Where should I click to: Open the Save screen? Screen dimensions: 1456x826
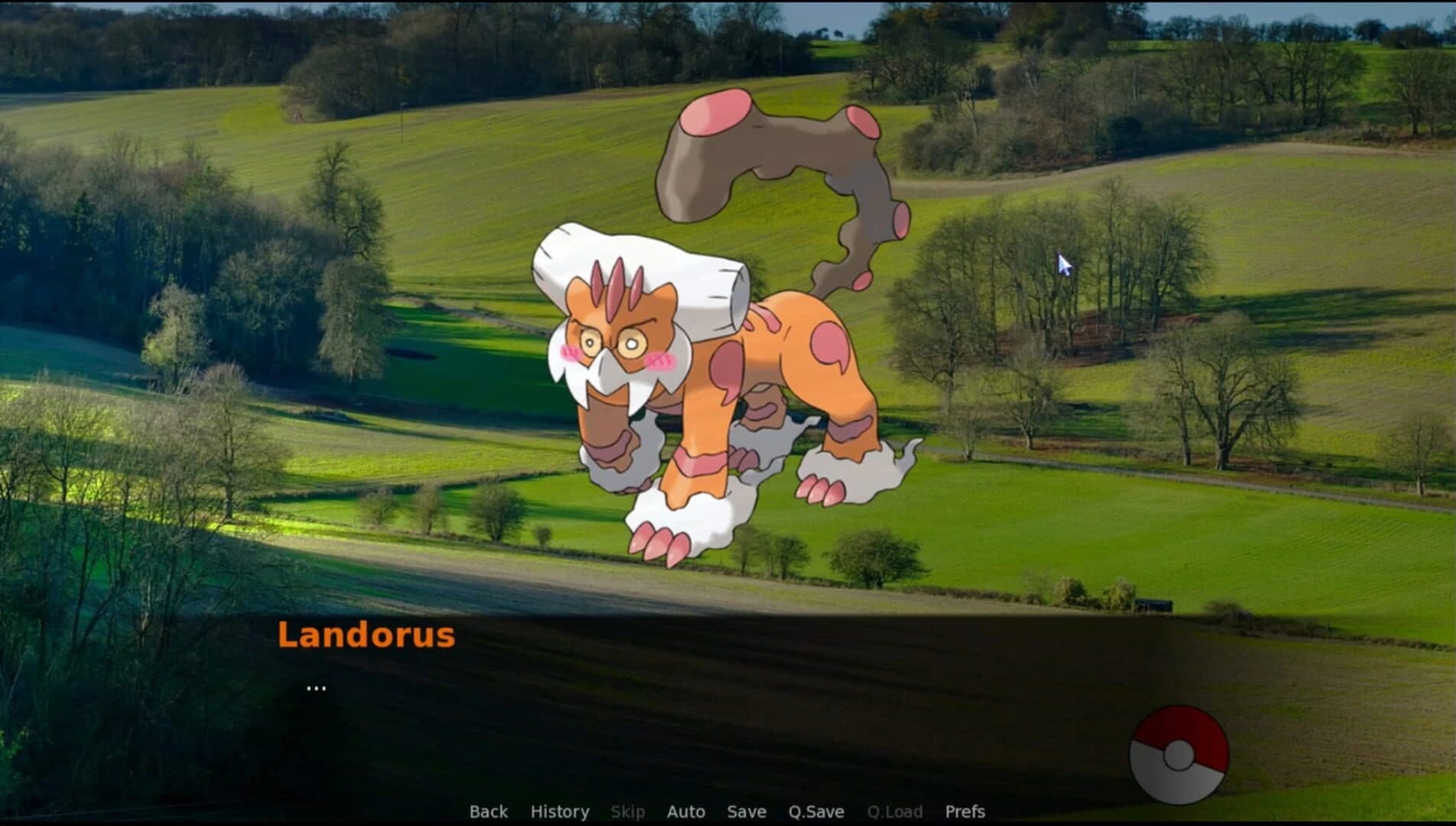746,812
